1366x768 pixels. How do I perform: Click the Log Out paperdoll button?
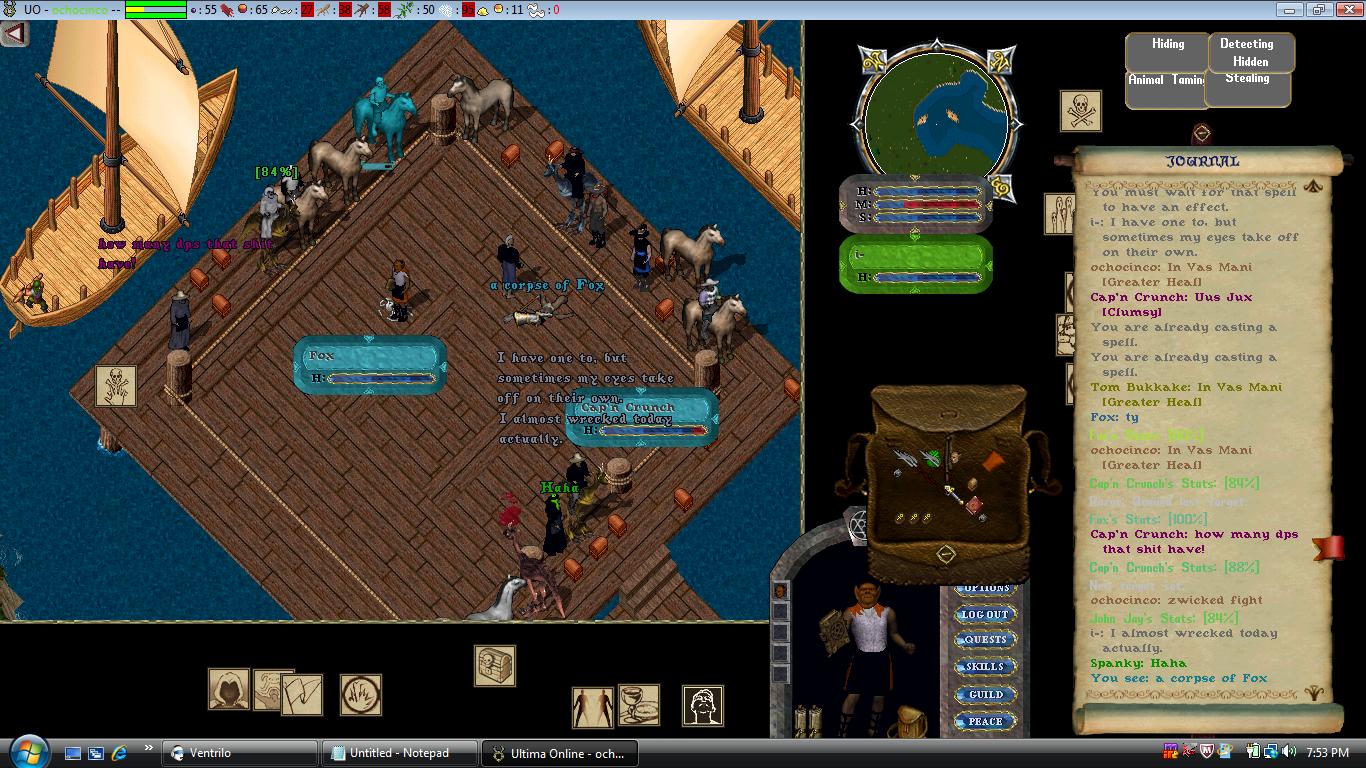click(x=984, y=614)
